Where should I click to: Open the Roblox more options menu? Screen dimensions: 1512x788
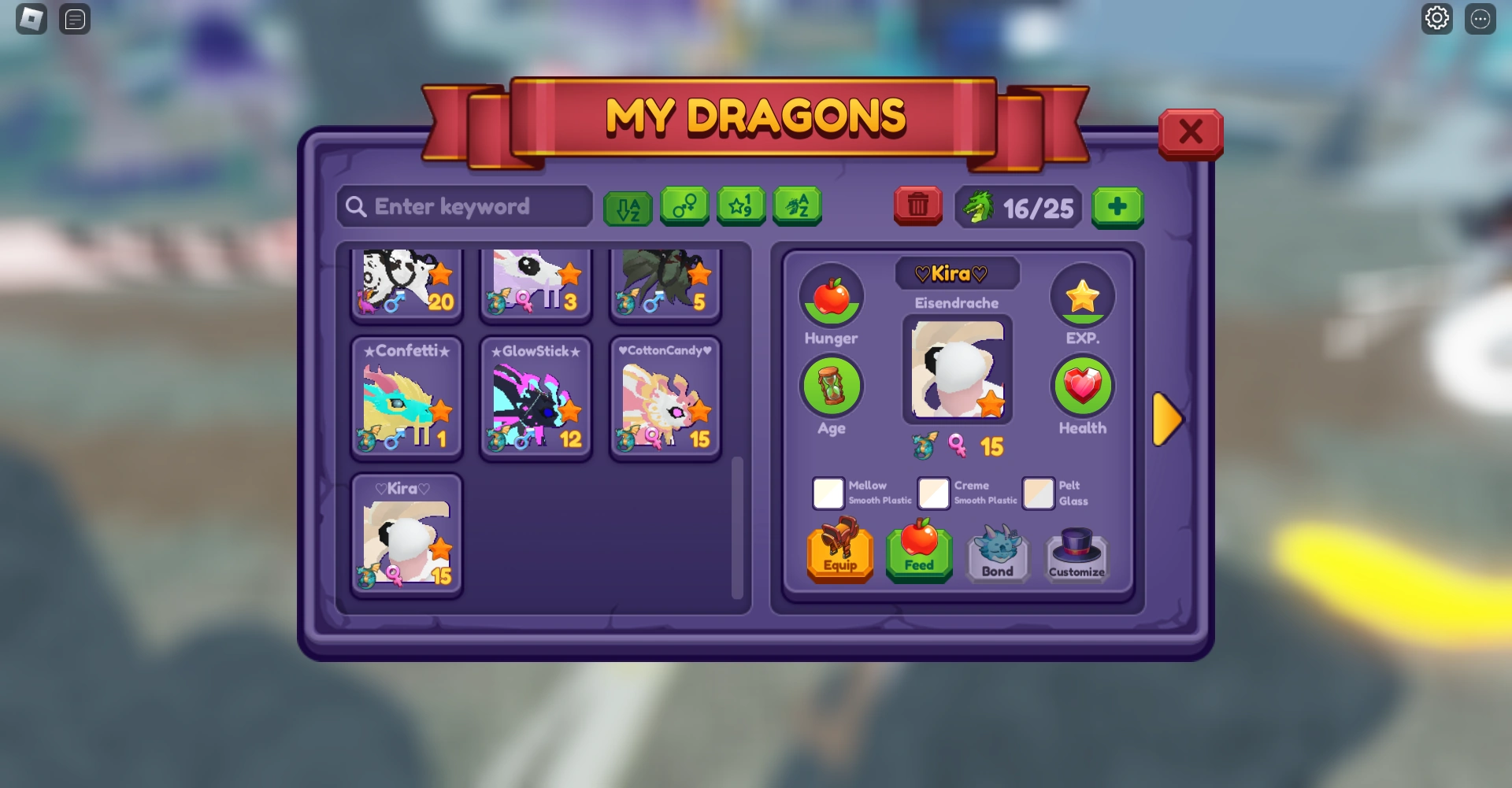pyautogui.click(x=1480, y=18)
